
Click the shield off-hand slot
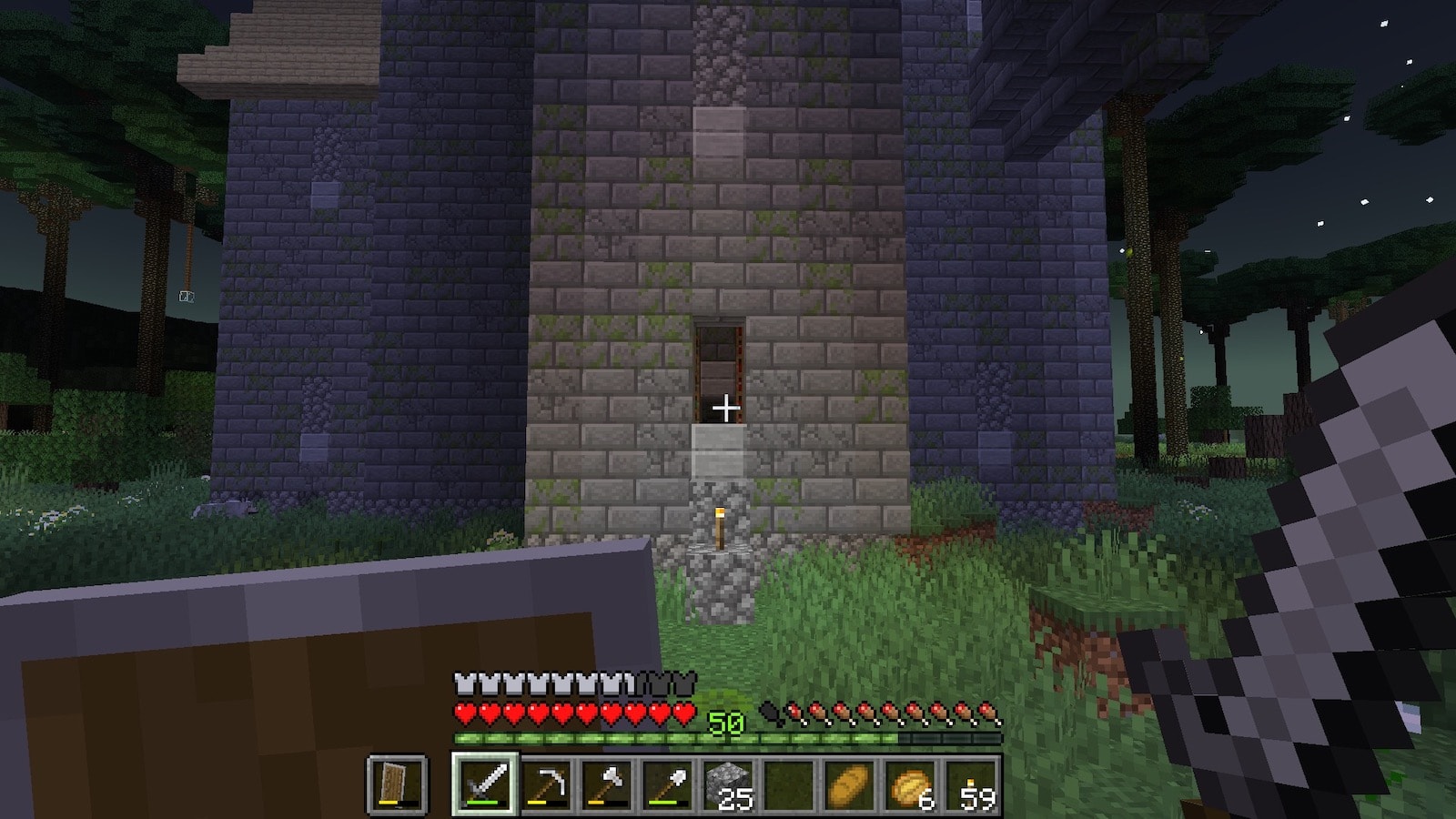click(x=398, y=784)
